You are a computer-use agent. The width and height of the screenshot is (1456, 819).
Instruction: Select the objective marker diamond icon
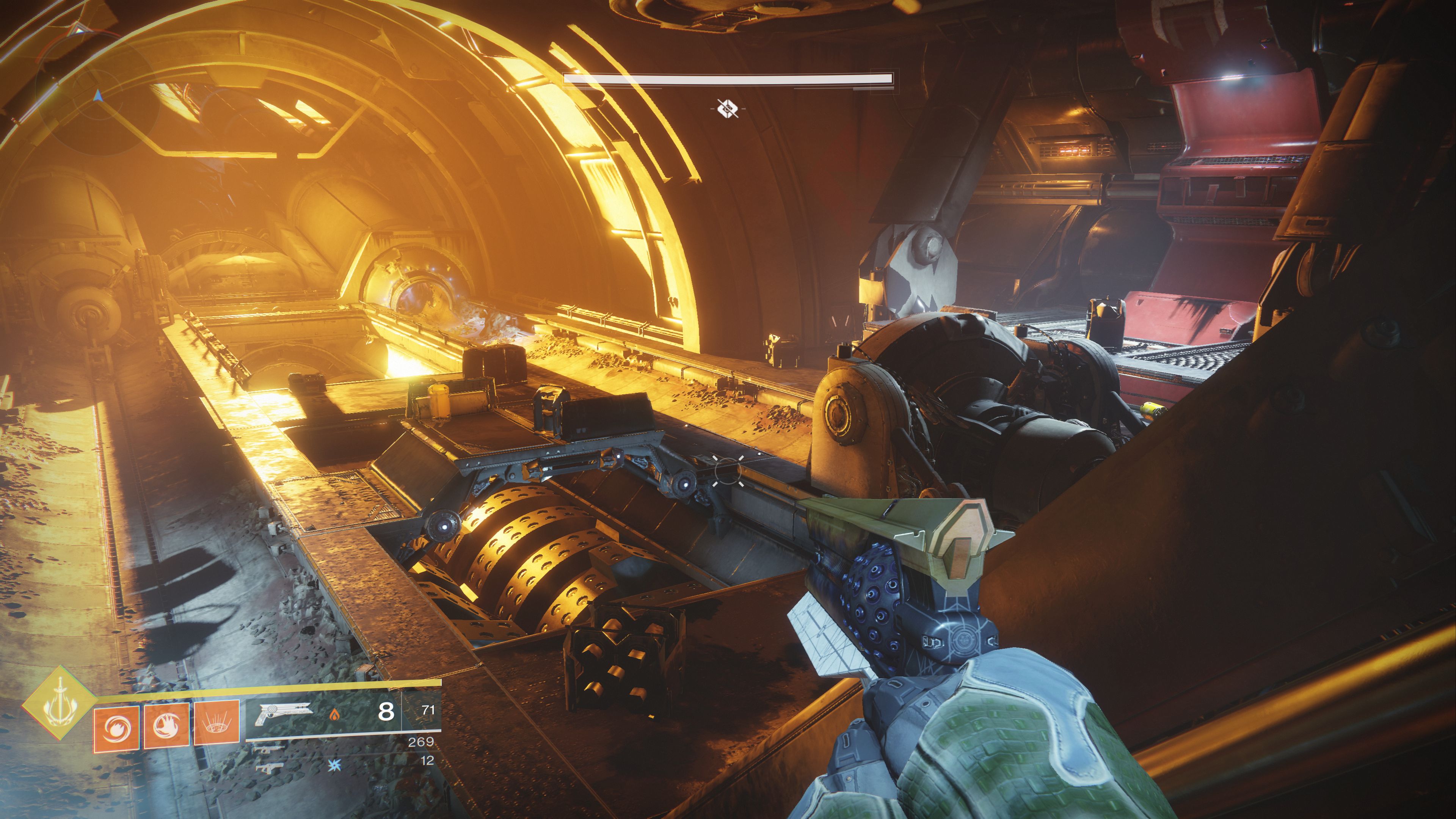pyautogui.click(x=728, y=108)
